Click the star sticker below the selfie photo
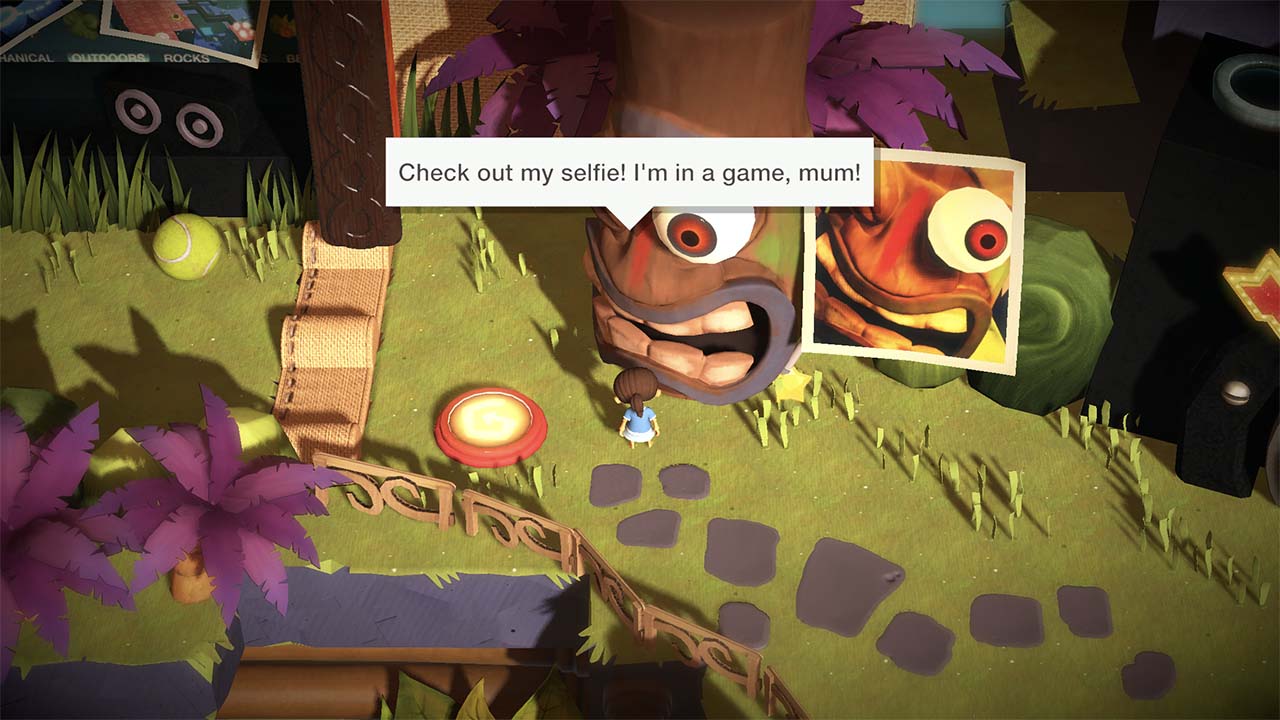The image size is (1280, 720). point(795,385)
